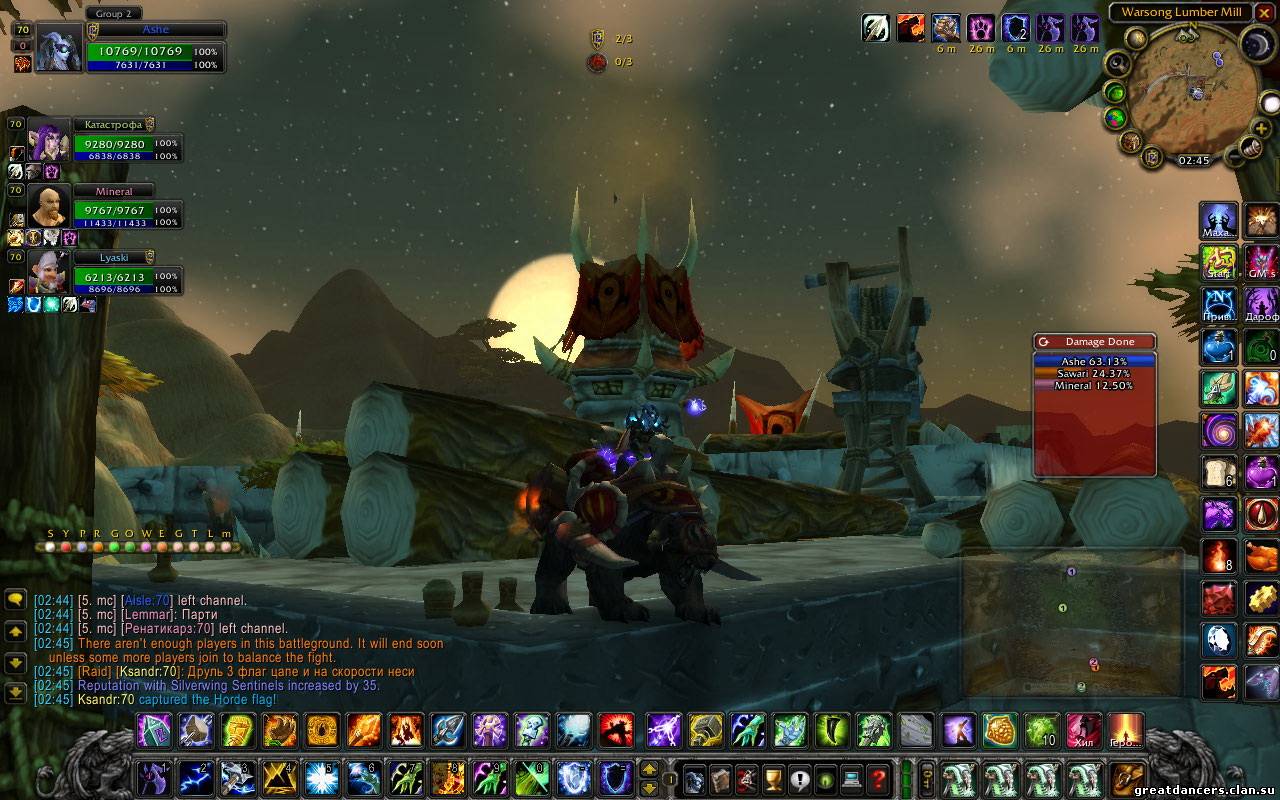This screenshot has width=1280, height=800.
Task: Activate the Lightning Bolt ability in slot 2
Action: tap(195, 777)
